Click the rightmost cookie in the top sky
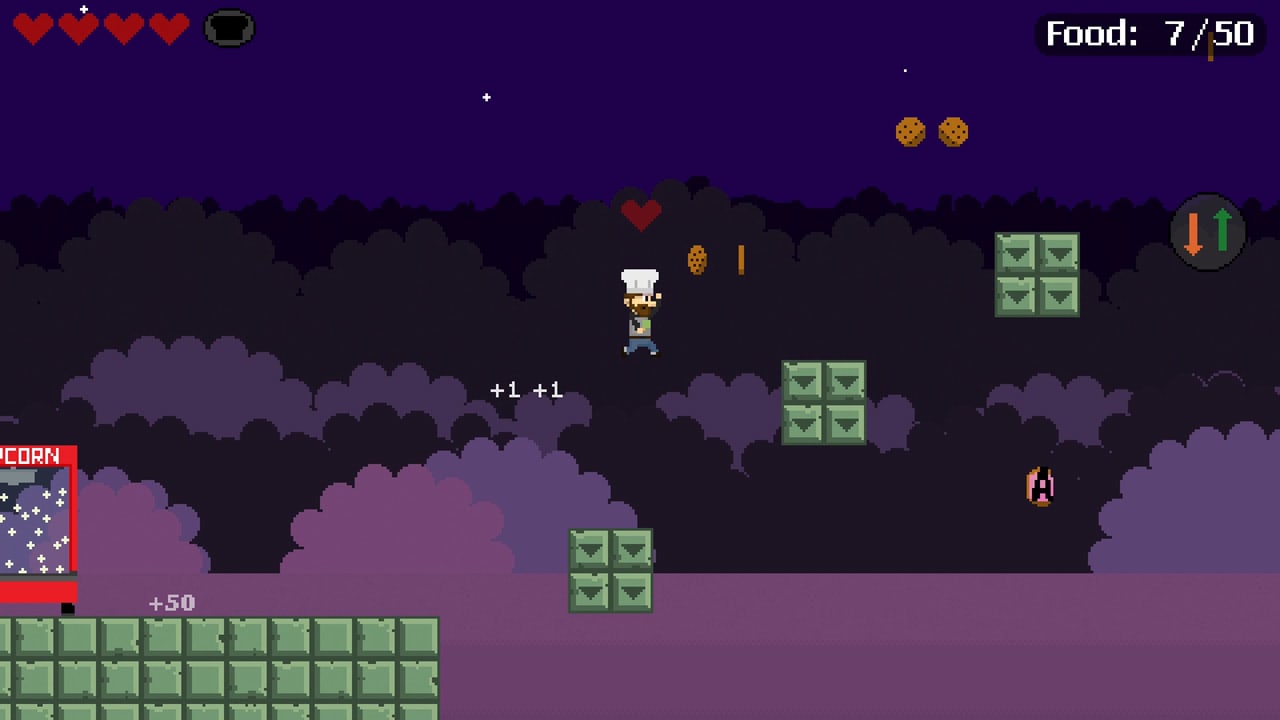 click(x=953, y=133)
